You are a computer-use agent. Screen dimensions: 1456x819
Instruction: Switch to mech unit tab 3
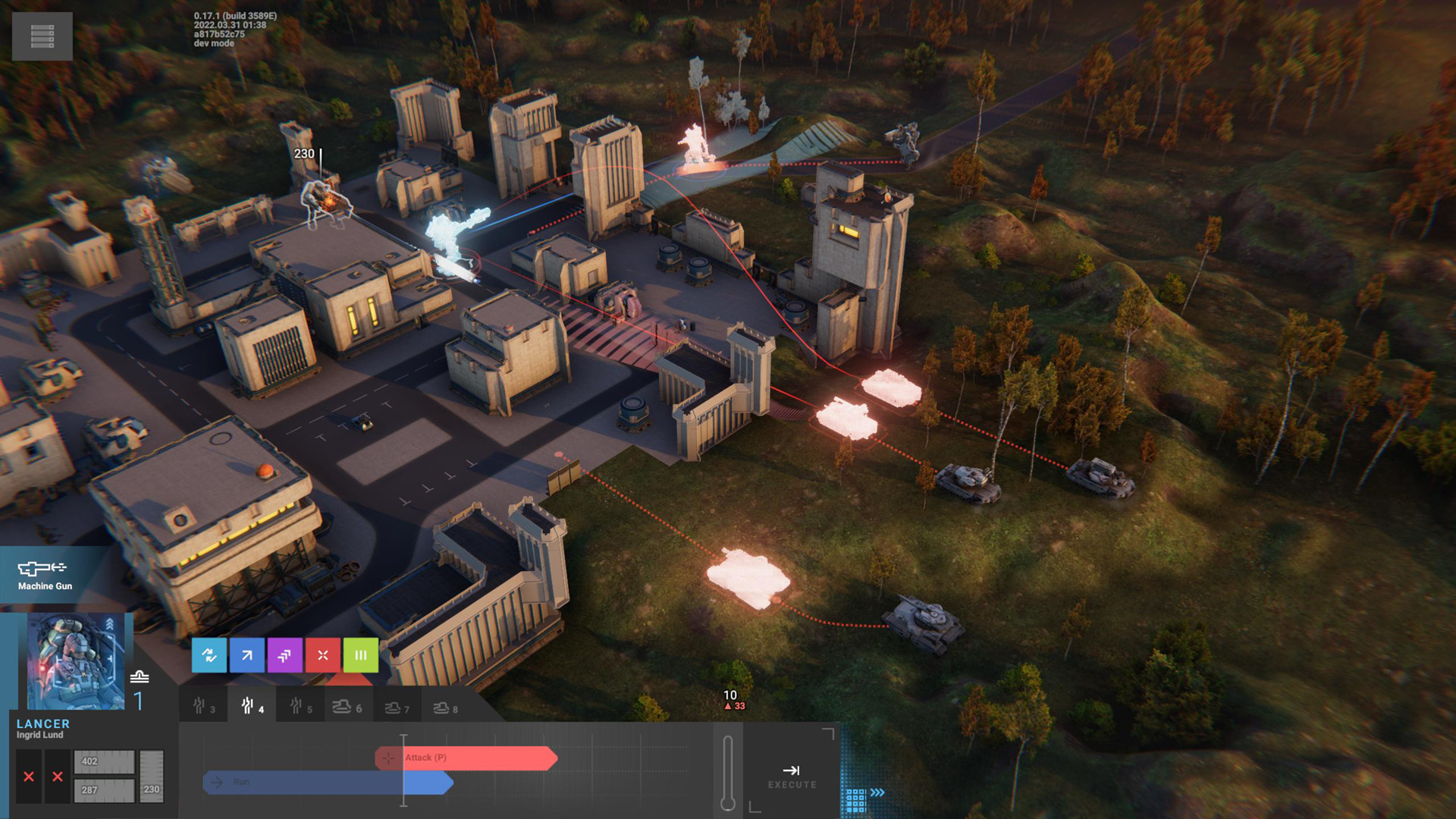[x=203, y=707]
